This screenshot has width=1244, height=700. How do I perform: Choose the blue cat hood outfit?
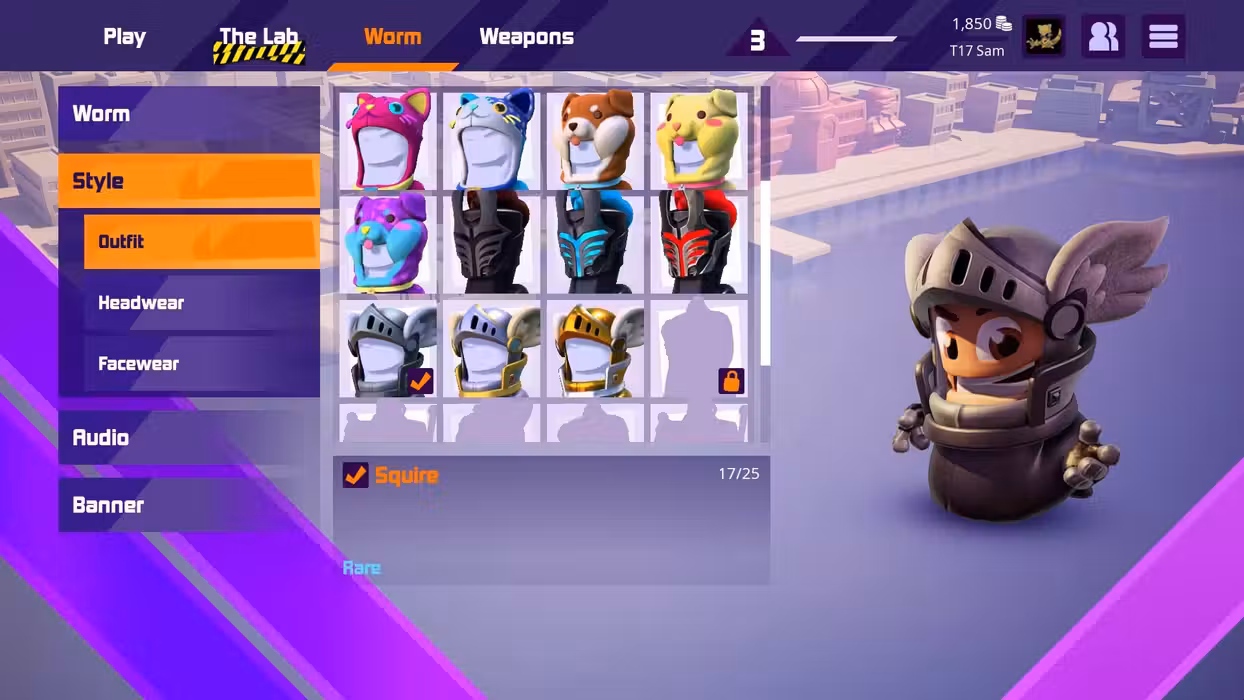492,139
